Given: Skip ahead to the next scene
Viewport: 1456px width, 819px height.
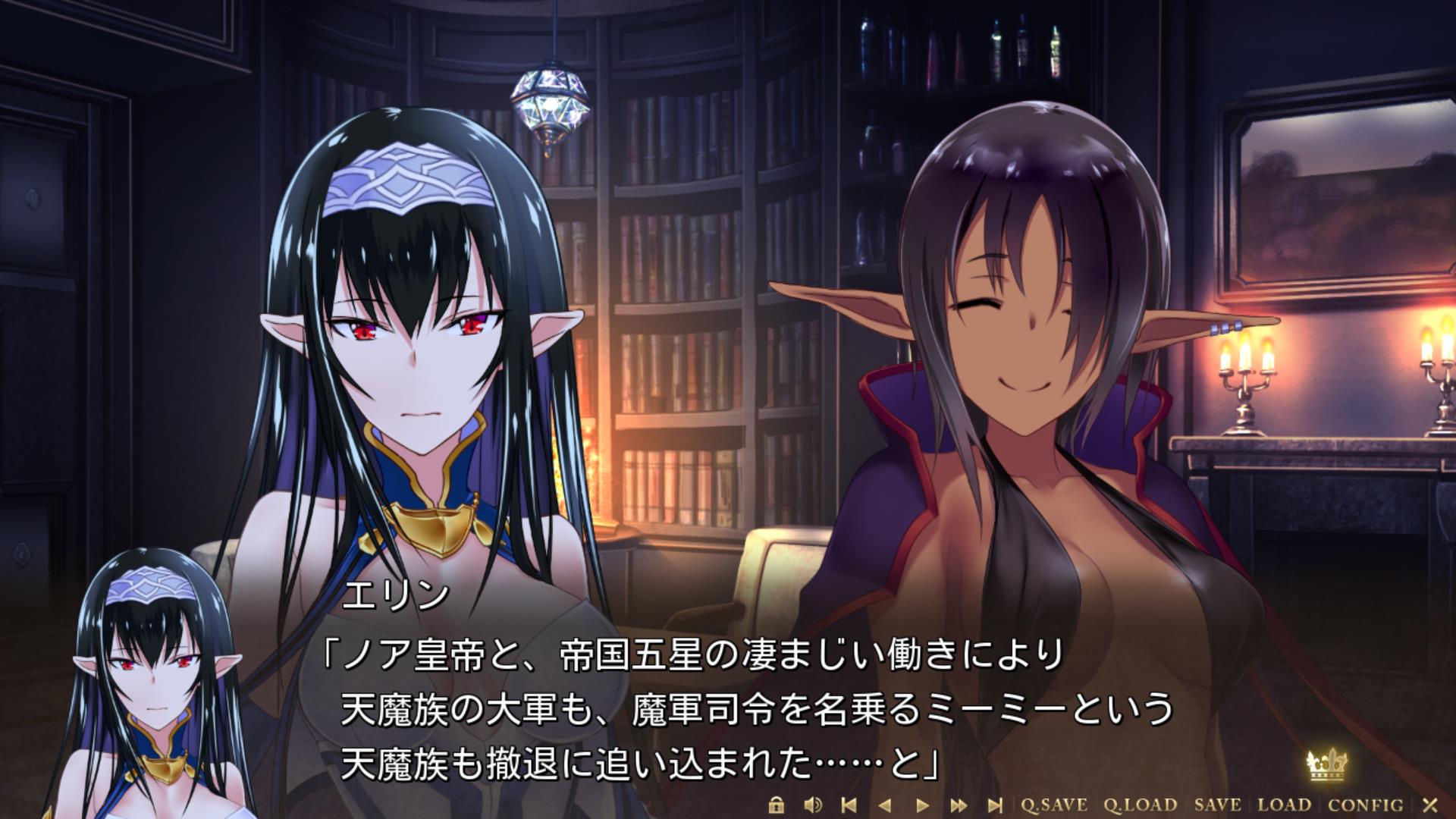Looking at the screenshot, I should [x=995, y=805].
